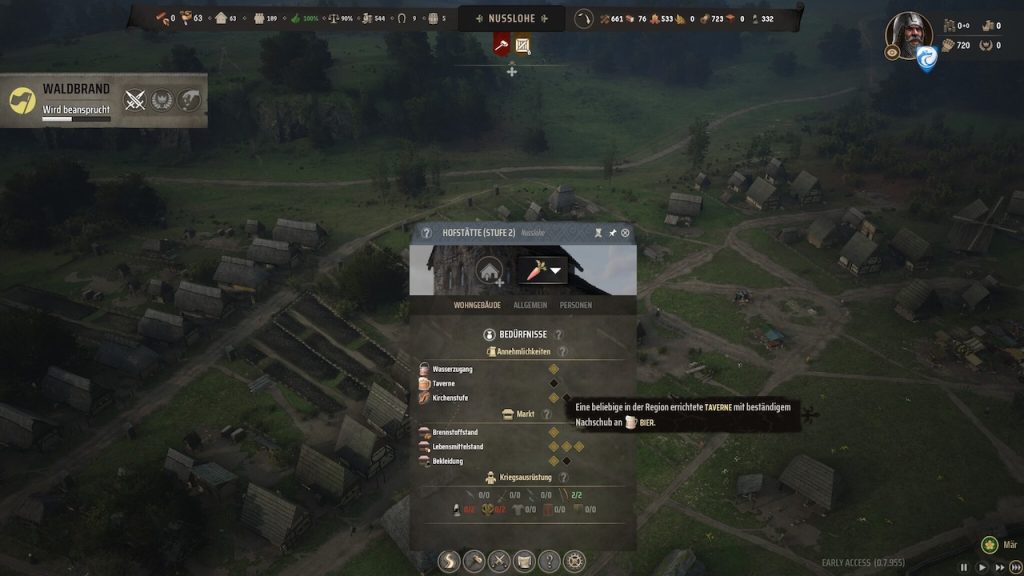Show help for Hofstätte panel title

click(427, 233)
